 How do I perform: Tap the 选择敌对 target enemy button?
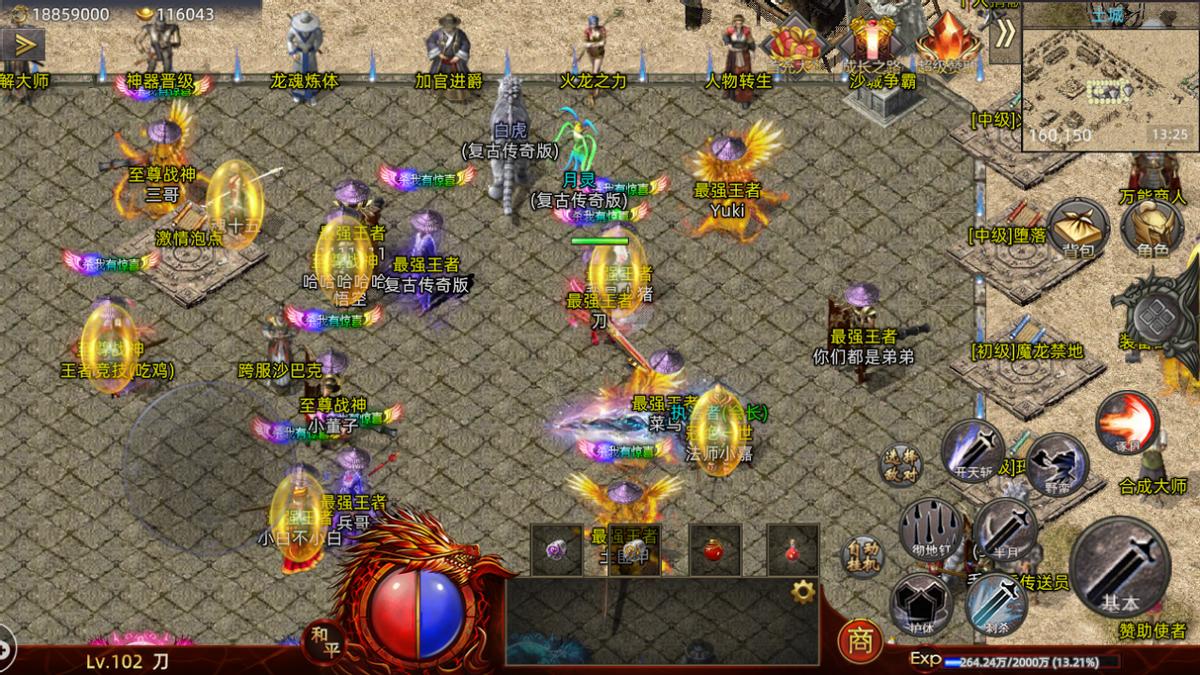(900, 466)
